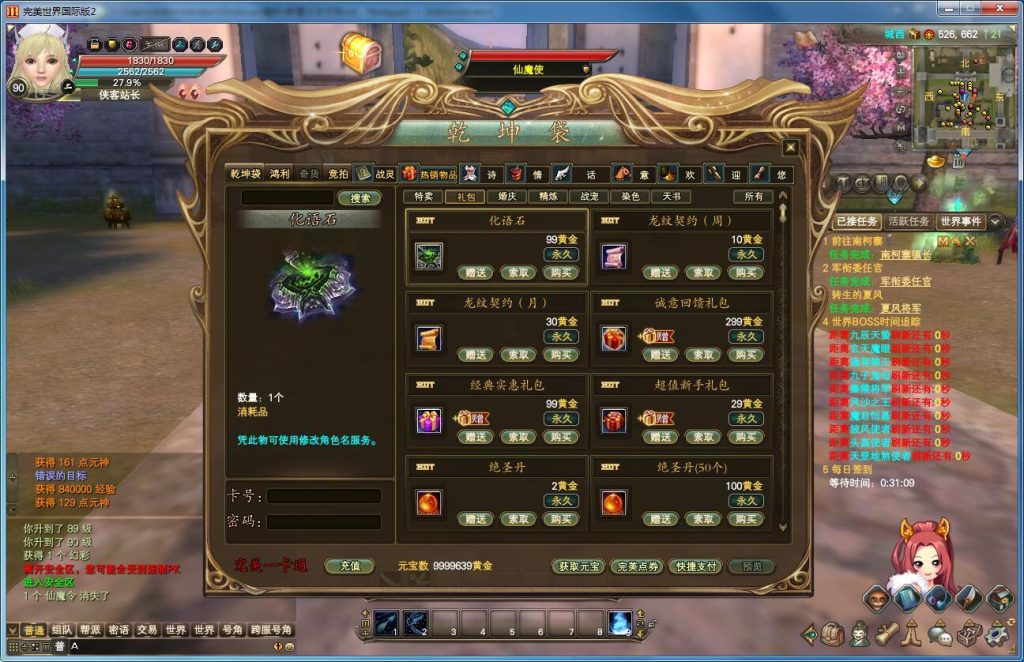
Task: Close the 乾坤袋 shop window
Action: [790, 148]
